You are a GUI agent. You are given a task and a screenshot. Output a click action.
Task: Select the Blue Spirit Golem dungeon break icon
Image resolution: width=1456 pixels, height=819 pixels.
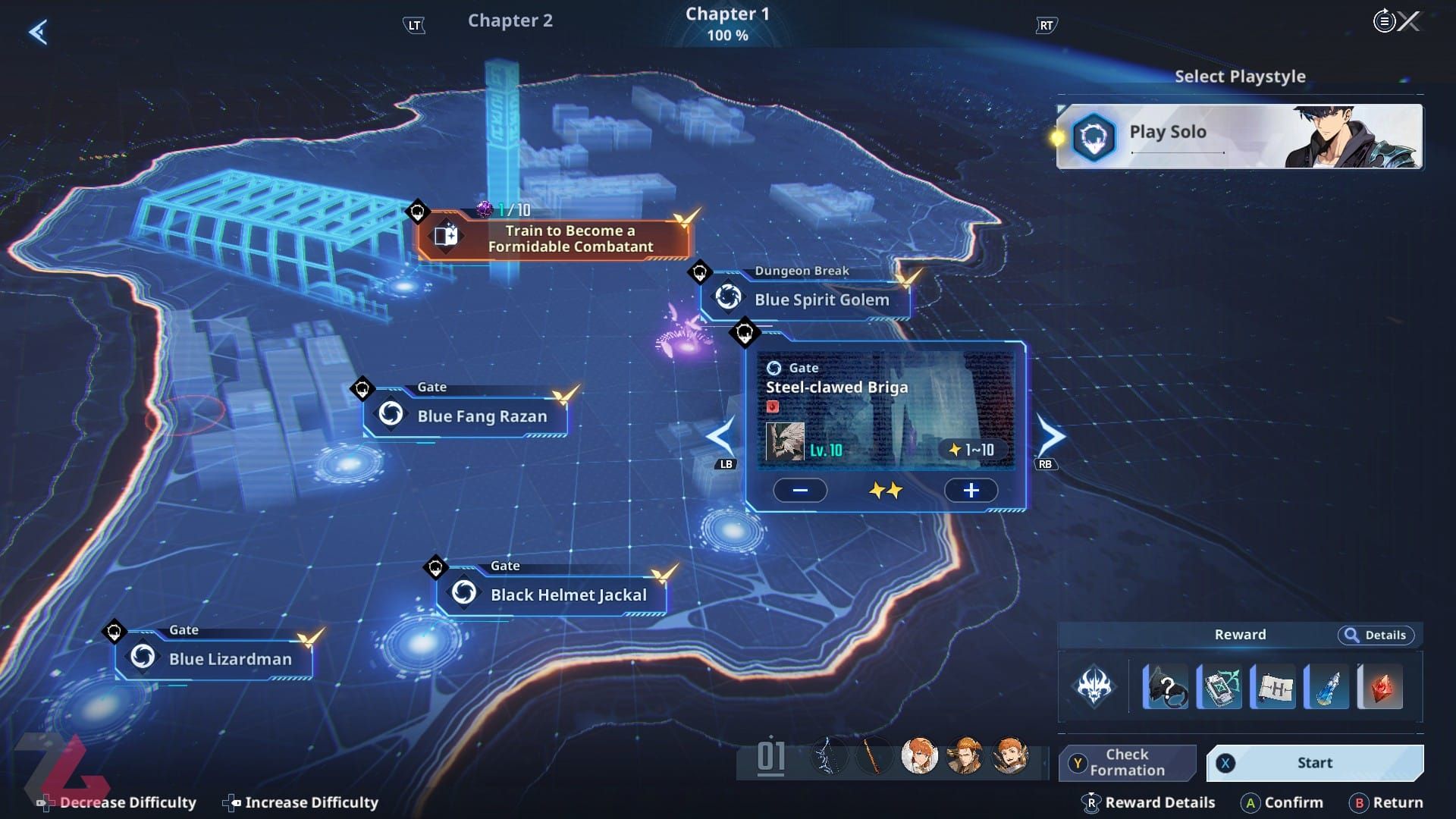point(729,297)
